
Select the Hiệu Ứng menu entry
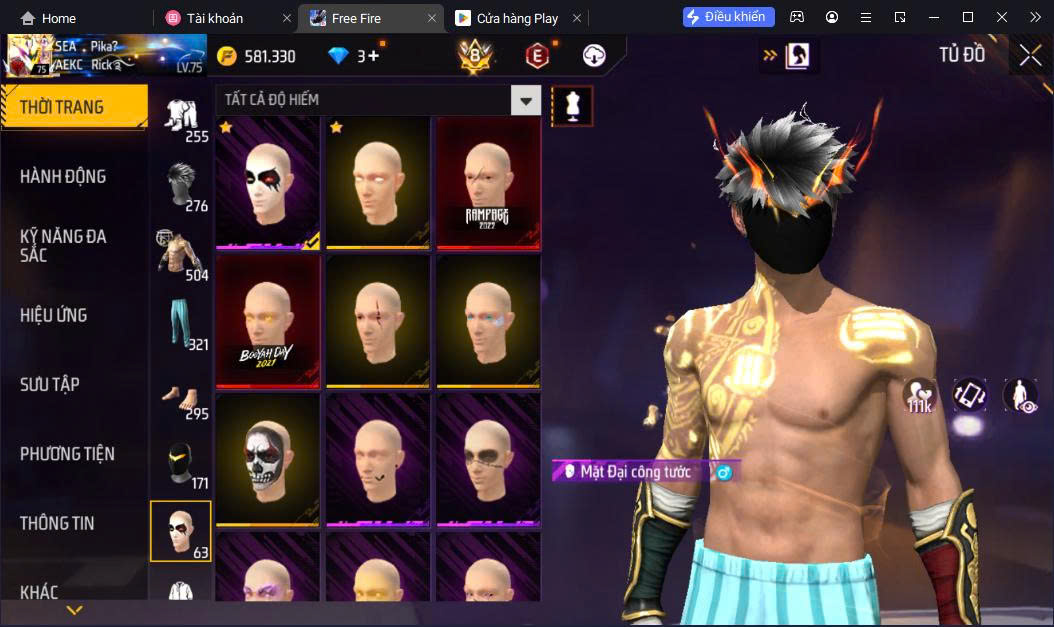pos(54,315)
